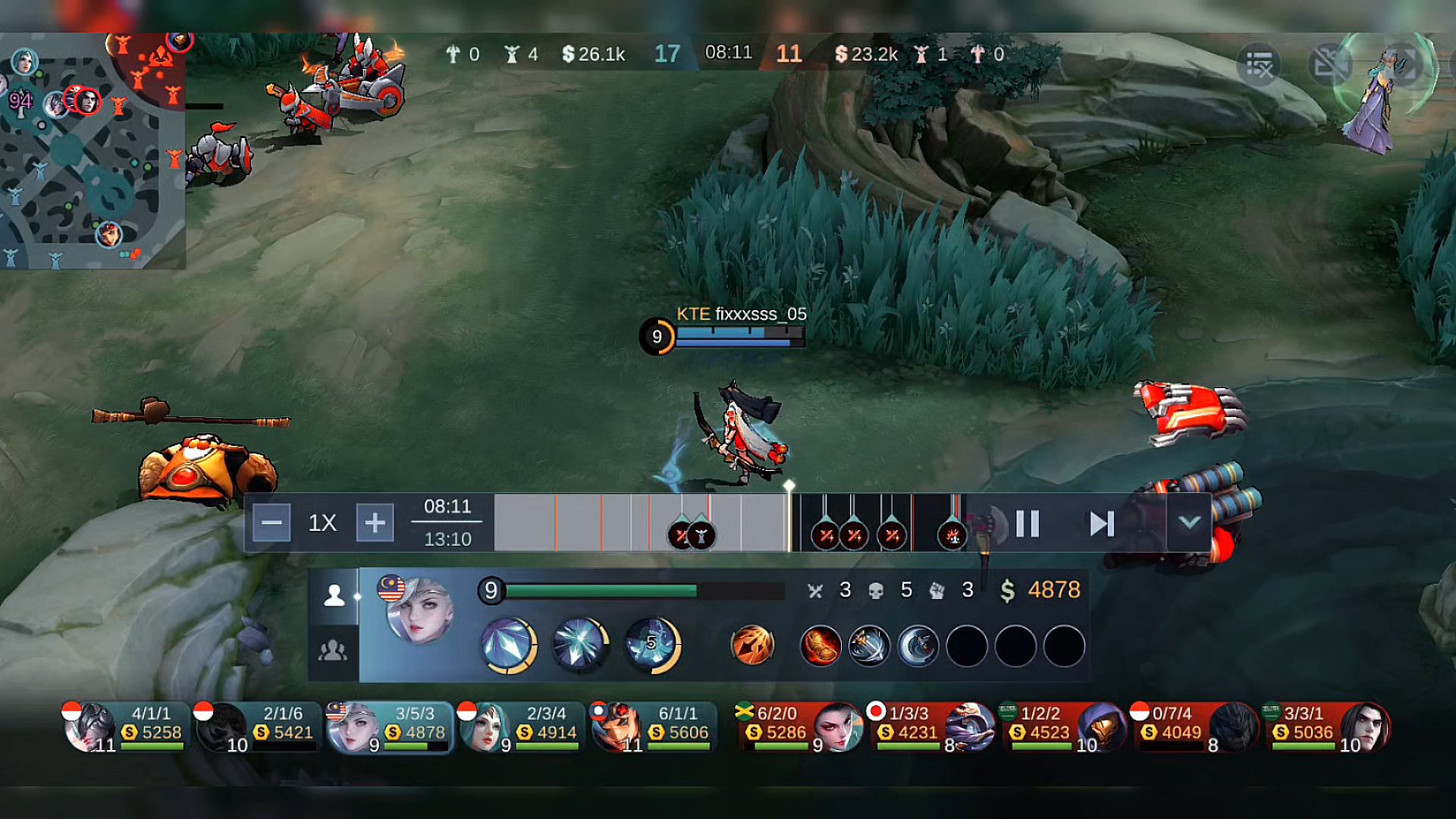1456x819 pixels.
Task: Pause the replay playback
Action: [1028, 523]
